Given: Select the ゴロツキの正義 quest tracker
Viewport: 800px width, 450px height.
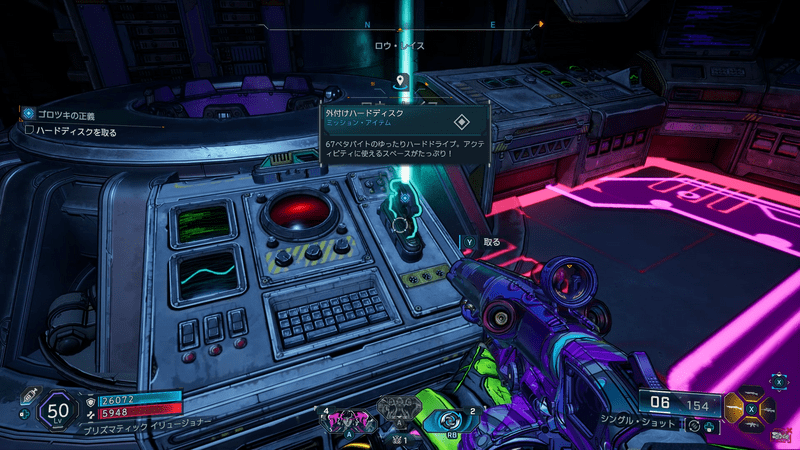Looking at the screenshot, I should [x=63, y=114].
